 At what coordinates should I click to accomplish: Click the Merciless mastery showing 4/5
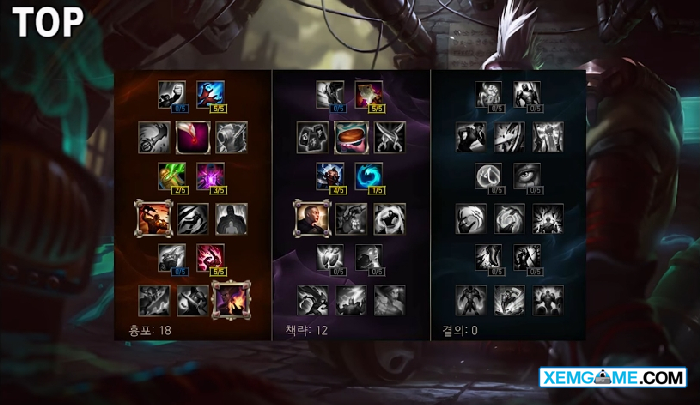click(x=330, y=176)
